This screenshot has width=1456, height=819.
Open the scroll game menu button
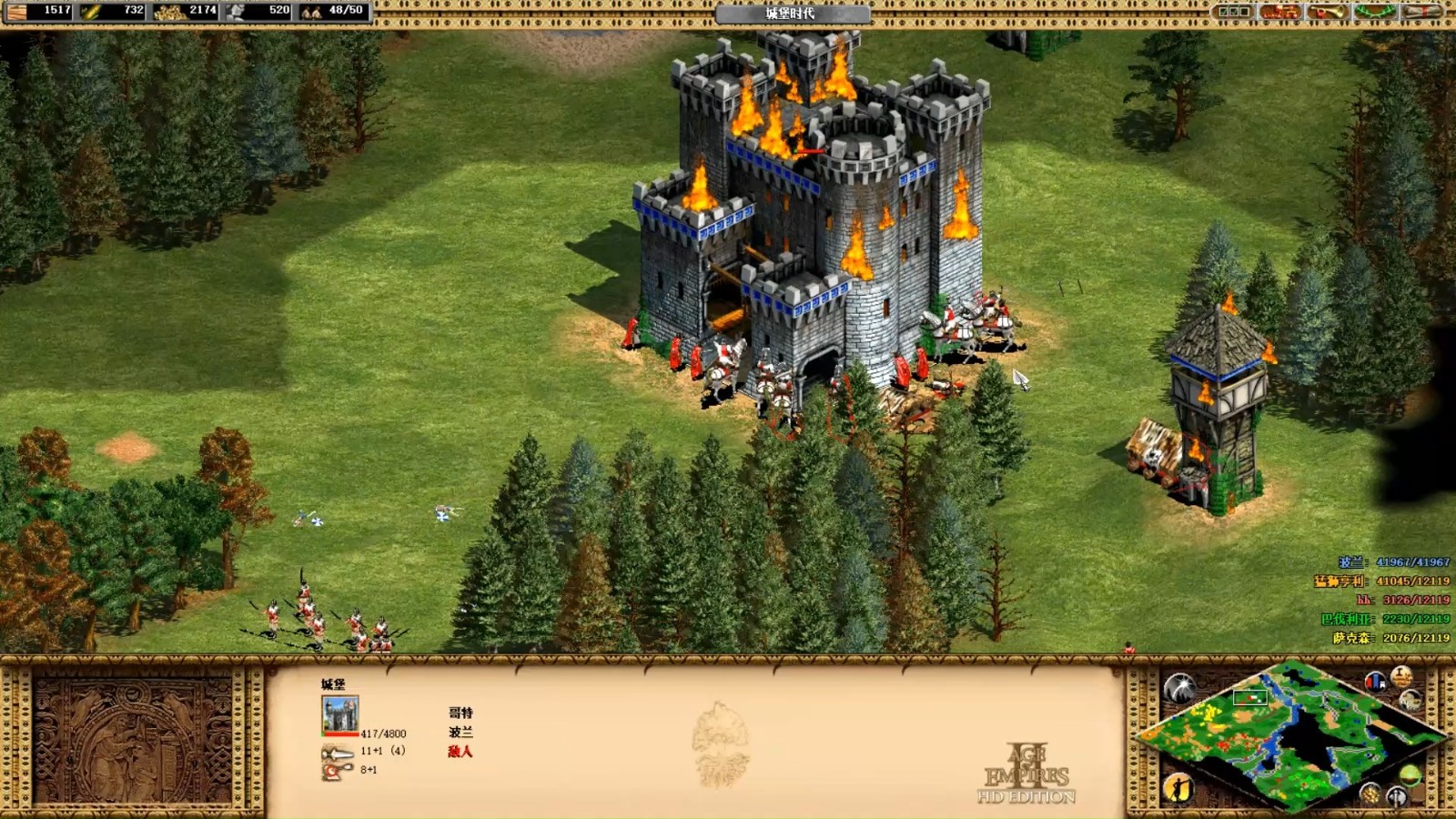point(1421,12)
